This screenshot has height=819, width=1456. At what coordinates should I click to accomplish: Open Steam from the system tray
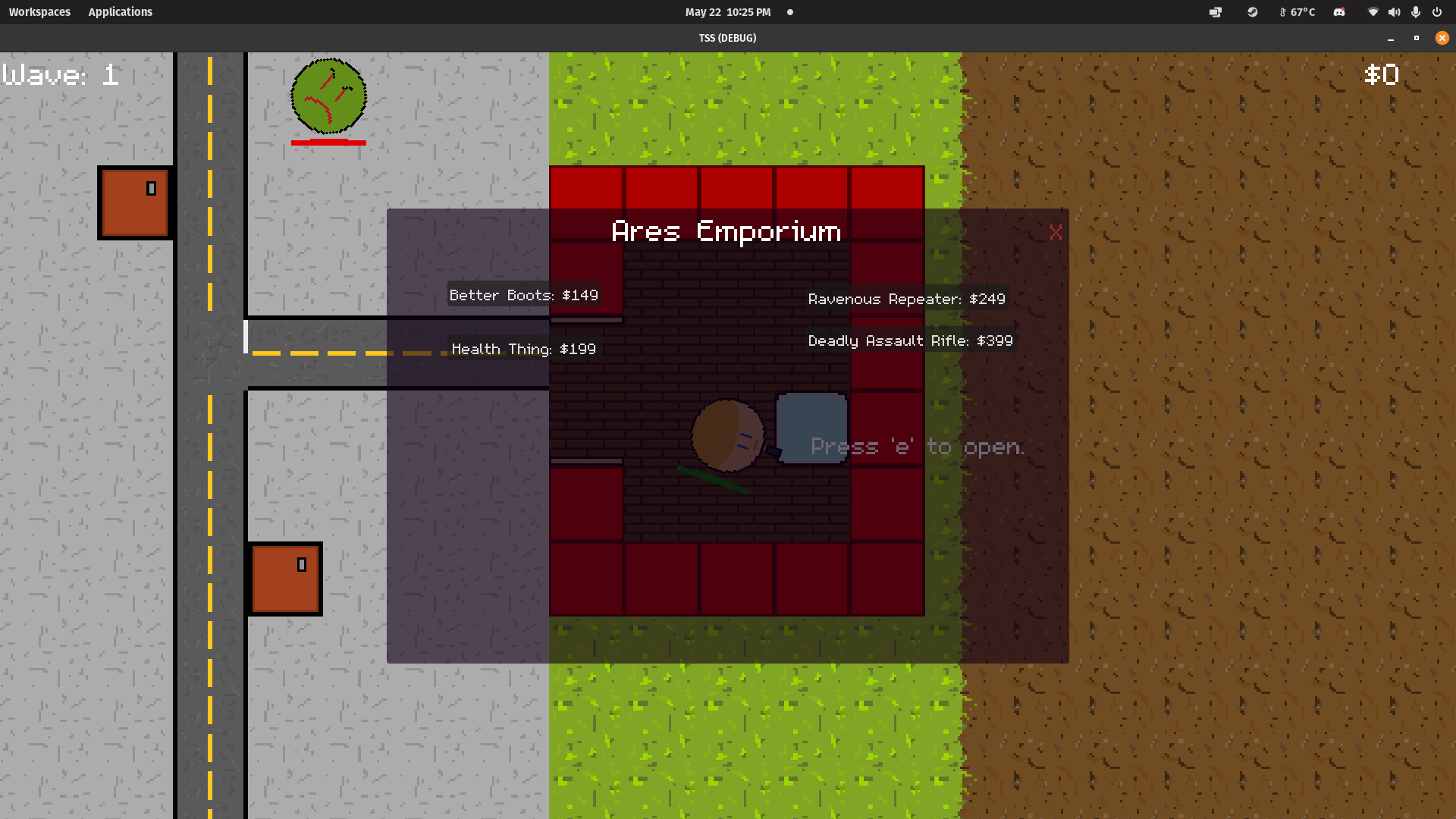click(1253, 12)
